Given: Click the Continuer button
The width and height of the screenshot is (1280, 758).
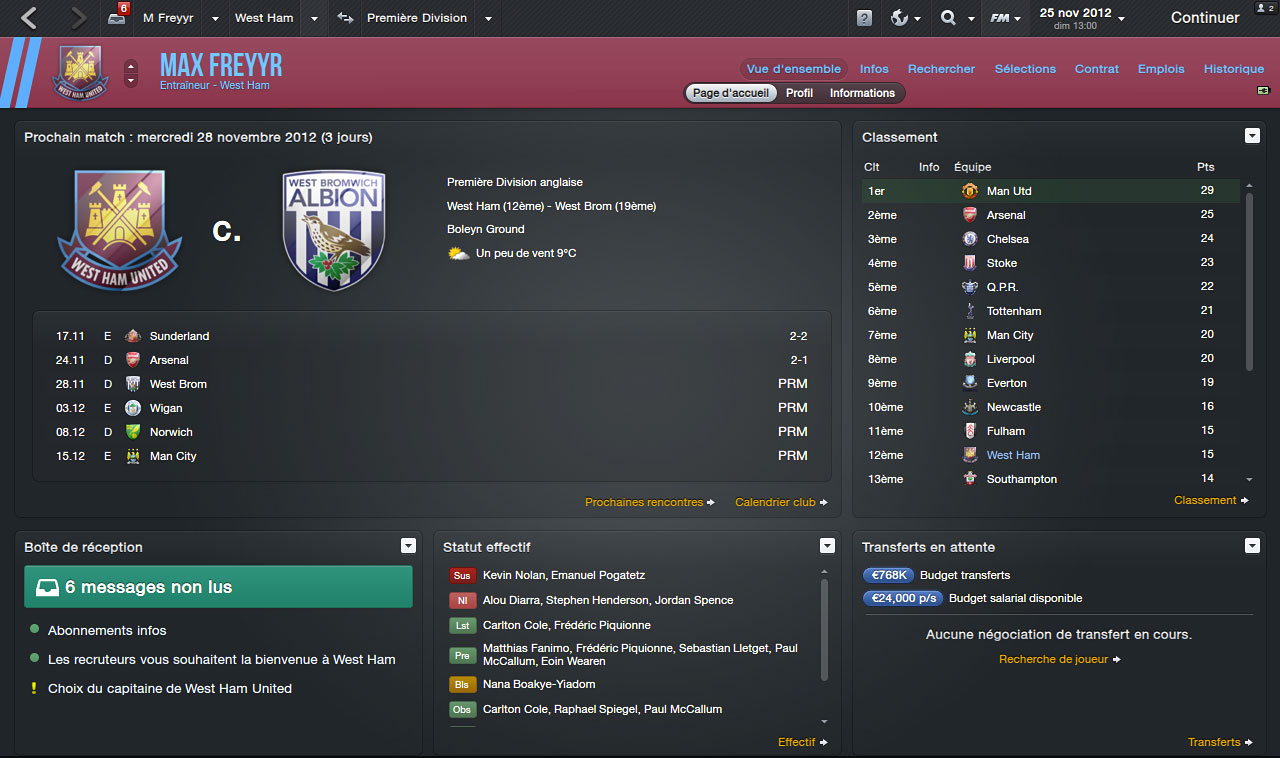Looking at the screenshot, I should coord(1204,18).
